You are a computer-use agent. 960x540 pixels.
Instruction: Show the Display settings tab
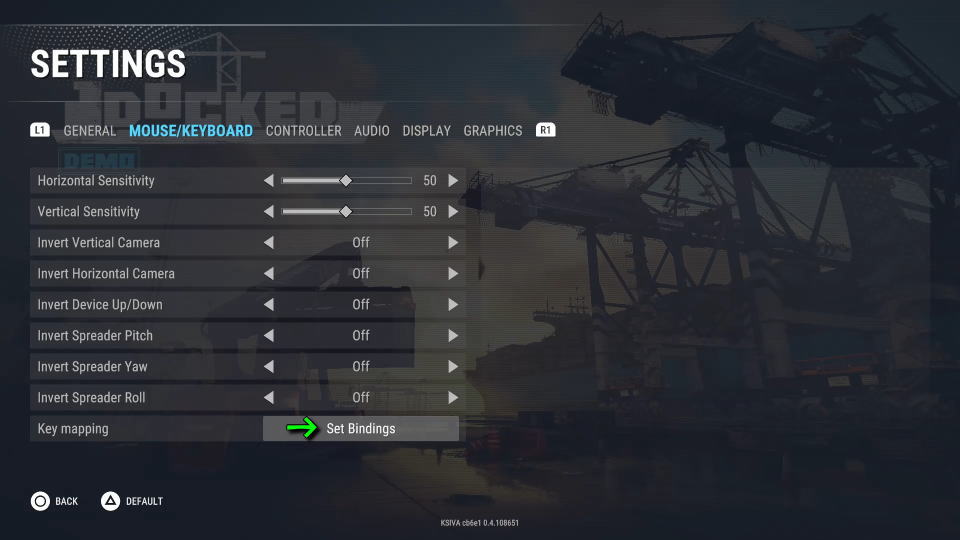pyautogui.click(x=426, y=131)
